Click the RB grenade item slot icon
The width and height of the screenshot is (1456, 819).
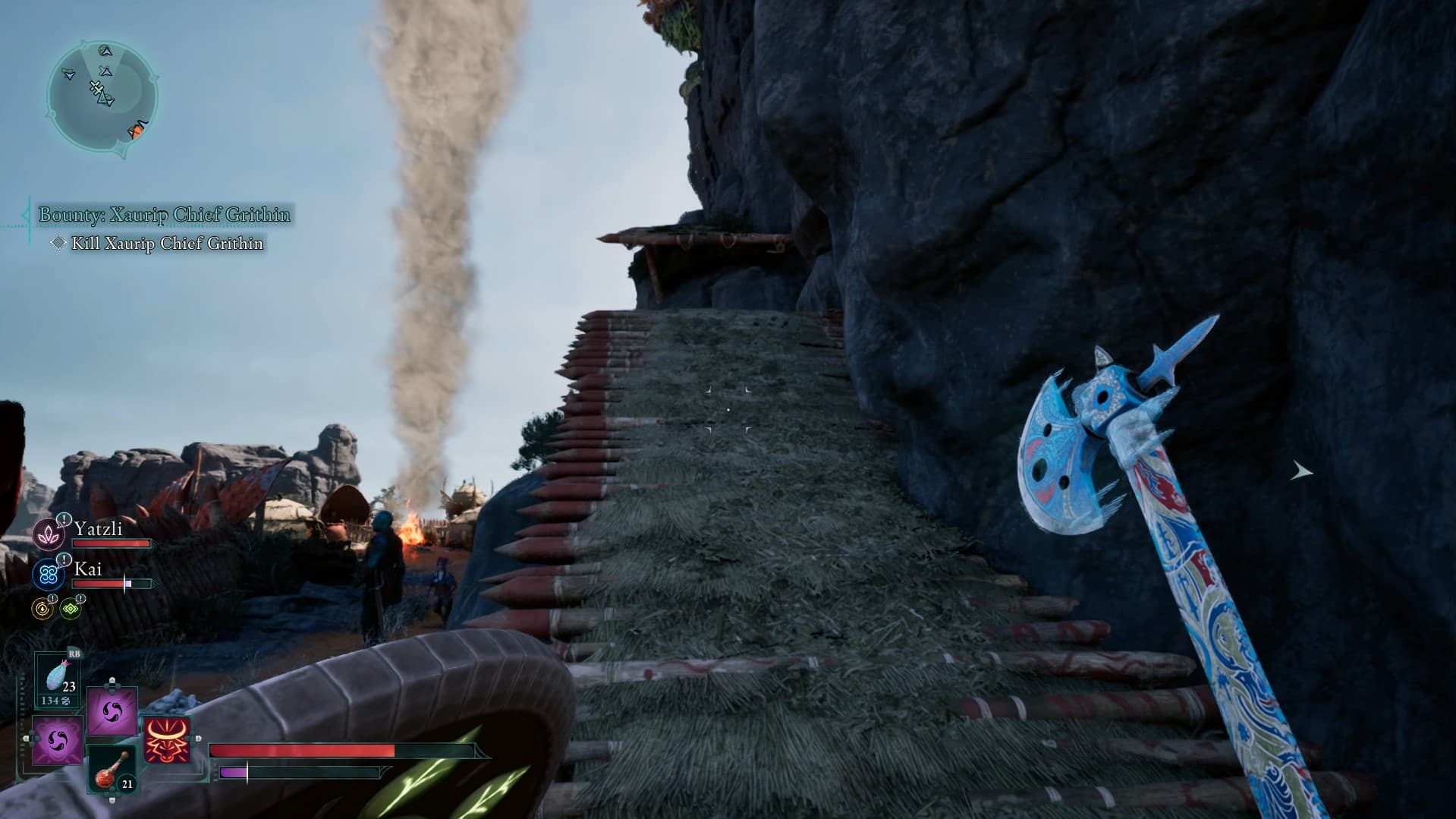click(x=56, y=675)
